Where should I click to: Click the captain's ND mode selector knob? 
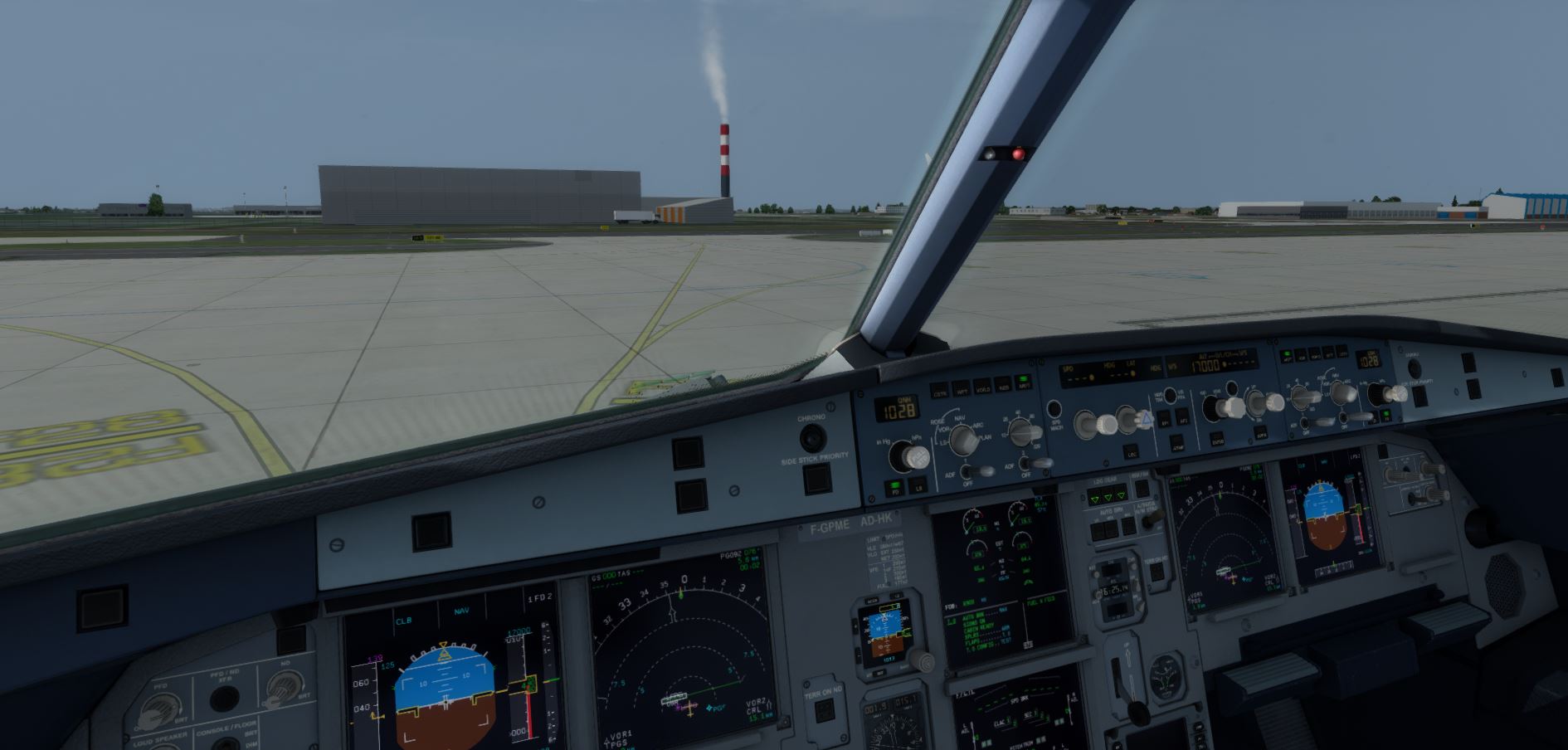click(962, 440)
